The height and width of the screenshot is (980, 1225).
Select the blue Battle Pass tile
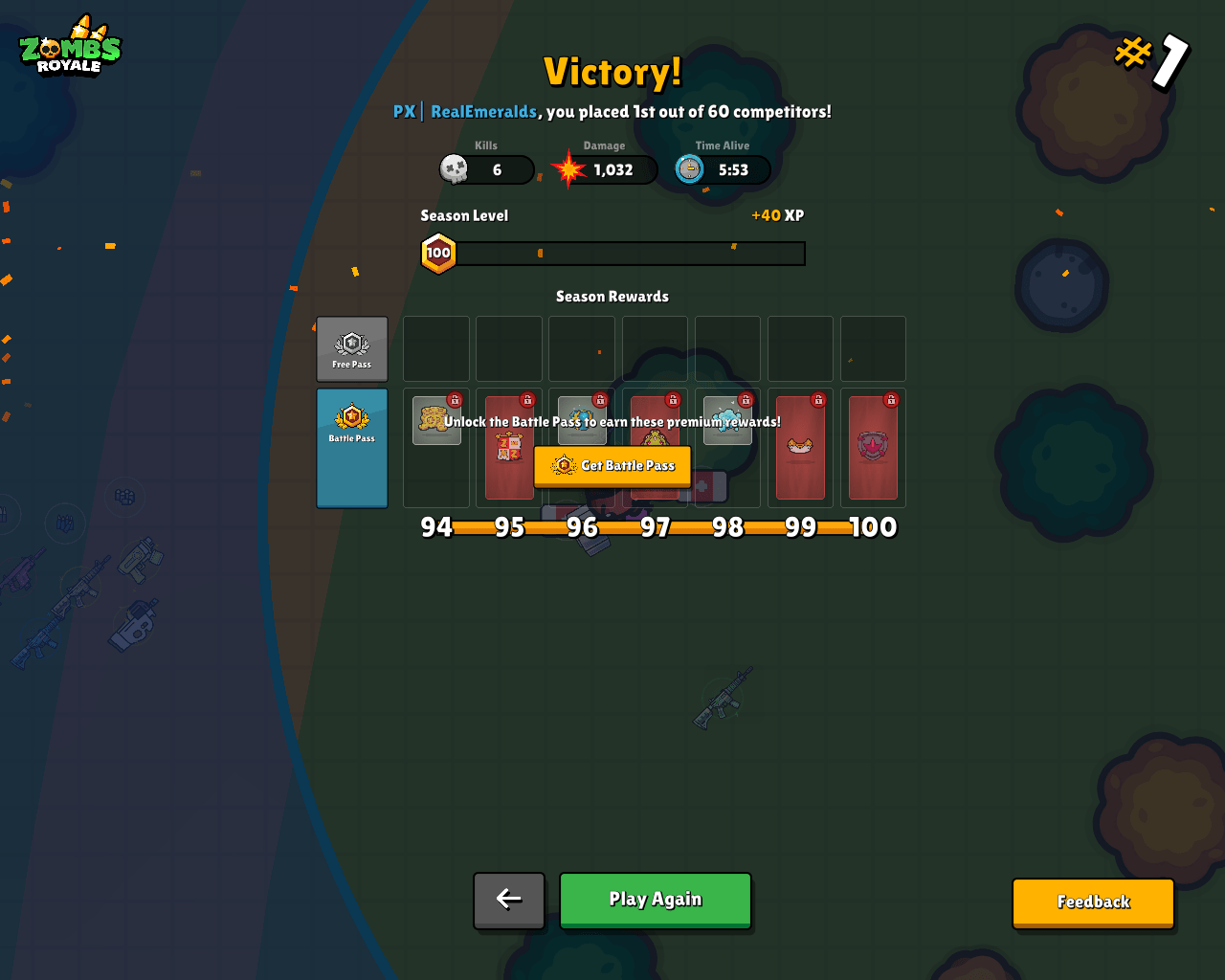pos(352,448)
